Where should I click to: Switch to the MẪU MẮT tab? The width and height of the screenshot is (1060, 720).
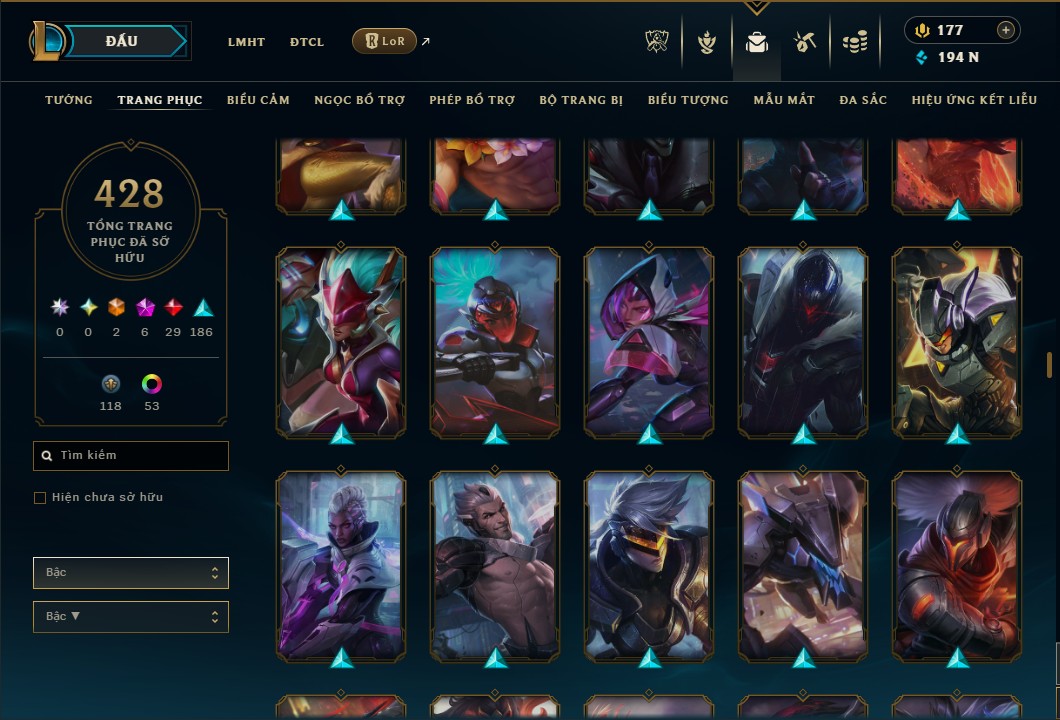(x=784, y=100)
